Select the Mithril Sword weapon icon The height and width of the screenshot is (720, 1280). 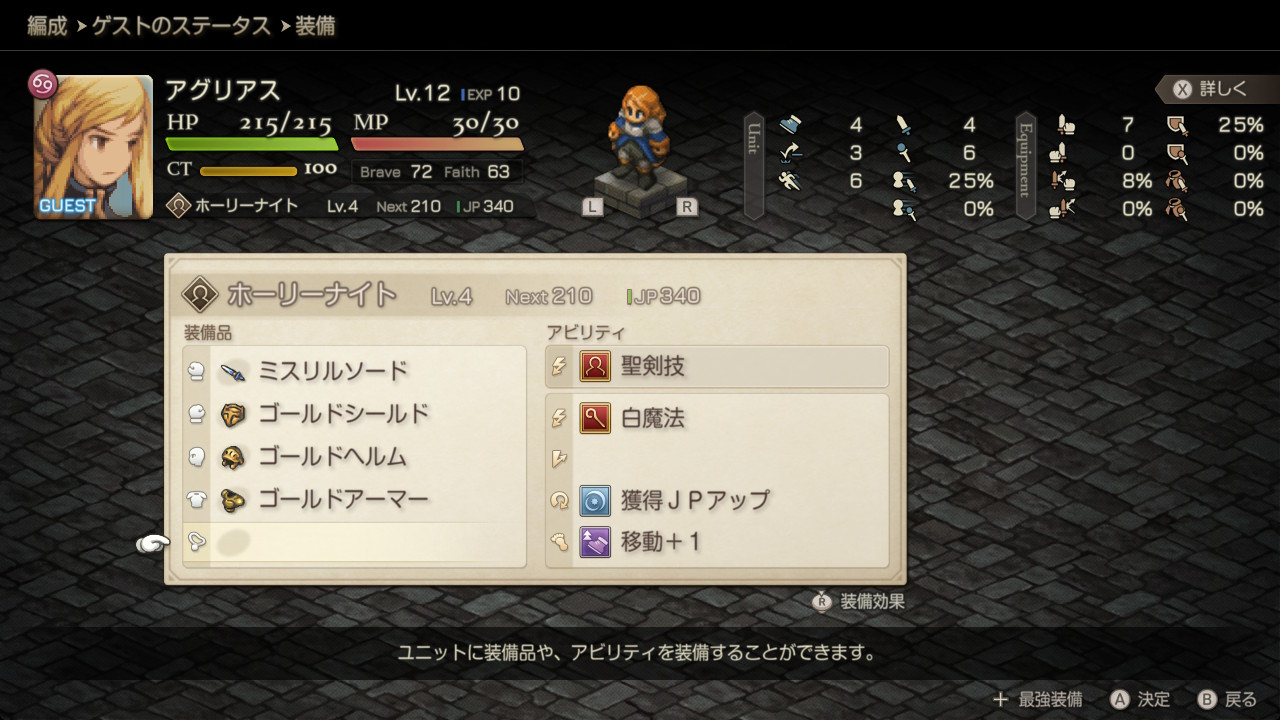(231, 370)
